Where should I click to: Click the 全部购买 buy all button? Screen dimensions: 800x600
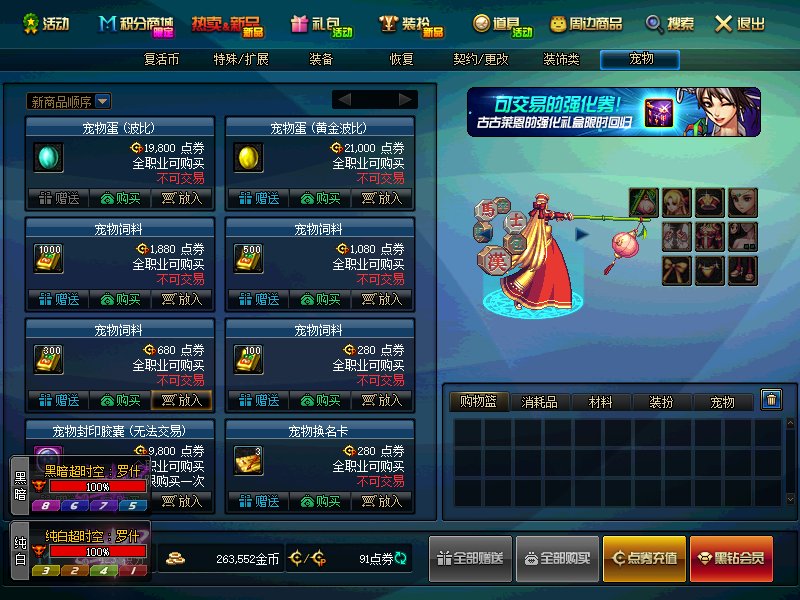(558, 558)
